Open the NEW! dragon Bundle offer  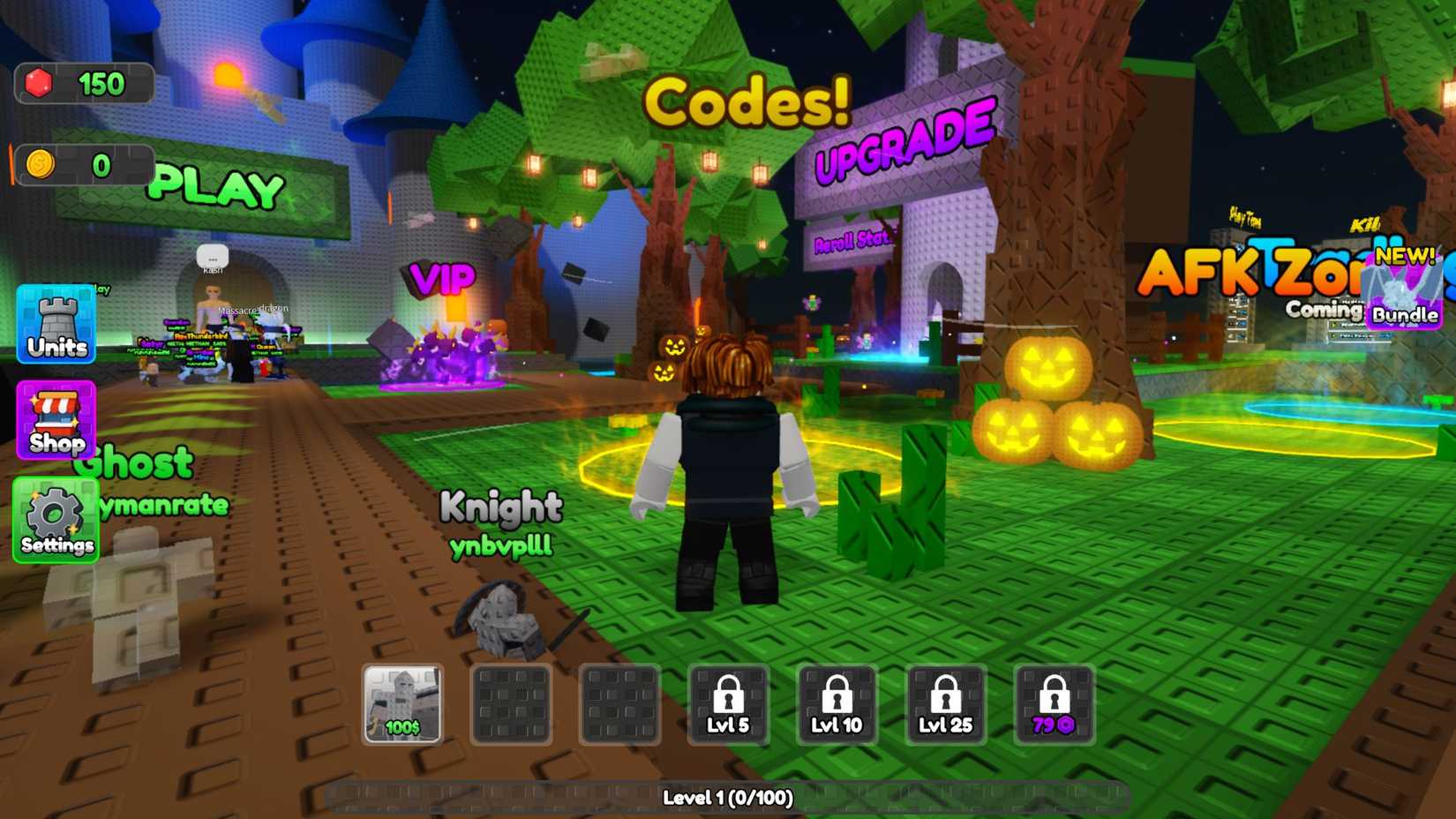(x=1401, y=300)
